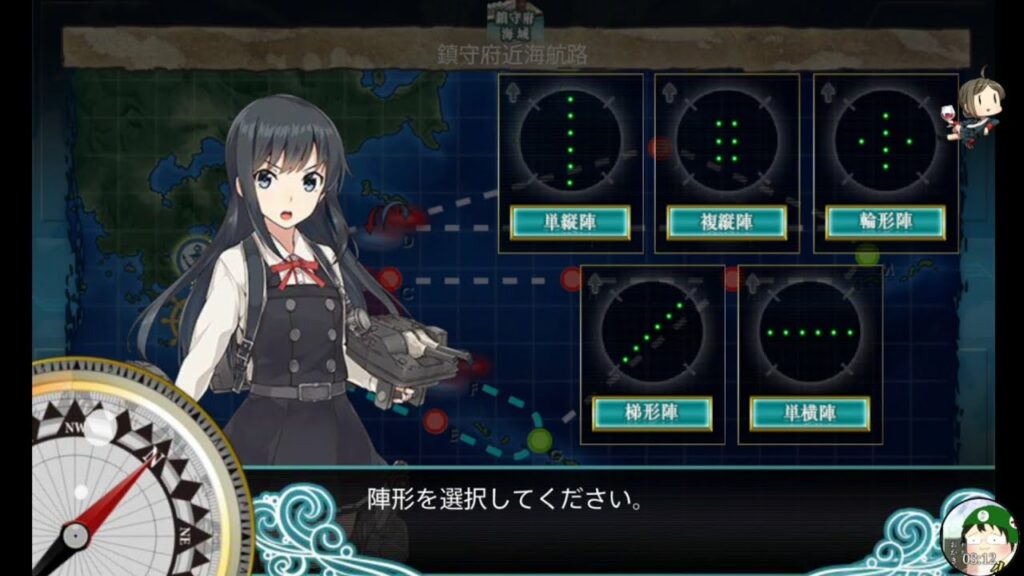The width and height of the screenshot is (1024, 576).
Task: Choose the 複縦陣 double line formation button
Action: (727, 222)
